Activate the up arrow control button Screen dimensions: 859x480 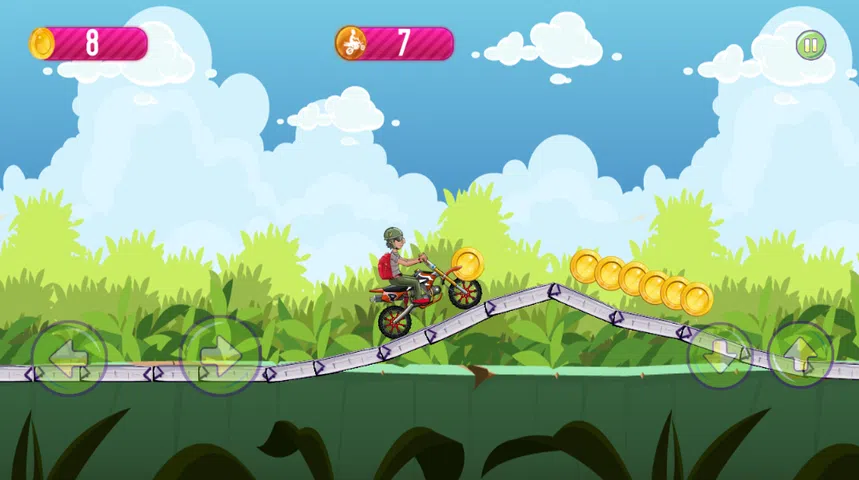pyautogui.click(x=800, y=355)
